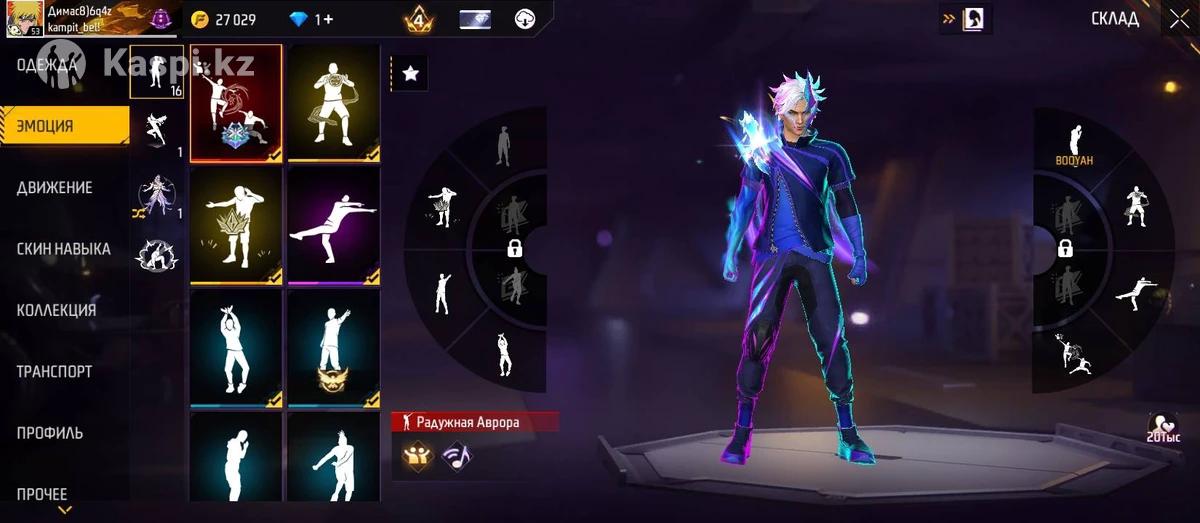This screenshot has width=1200, height=523.
Task: Open the gold rank badge number 4
Action: pyautogui.click(x=419, y=19)
